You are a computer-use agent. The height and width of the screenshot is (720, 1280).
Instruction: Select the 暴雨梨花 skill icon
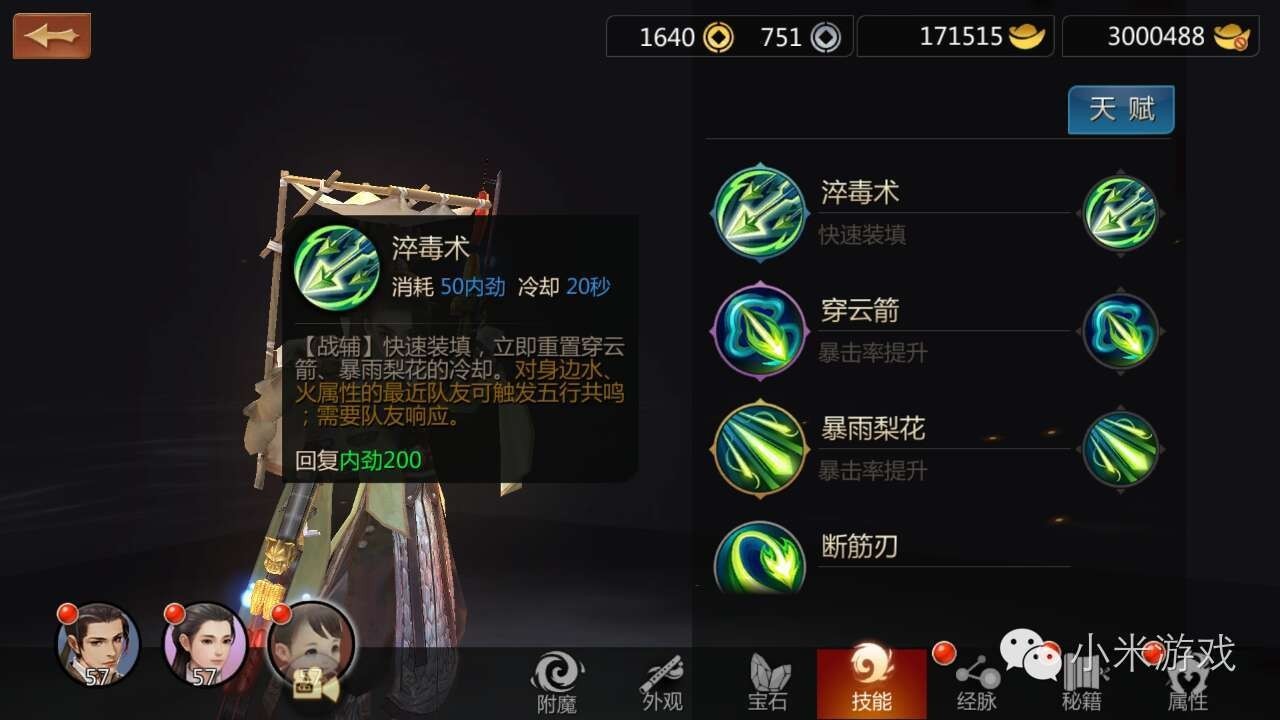coord(758,448)
